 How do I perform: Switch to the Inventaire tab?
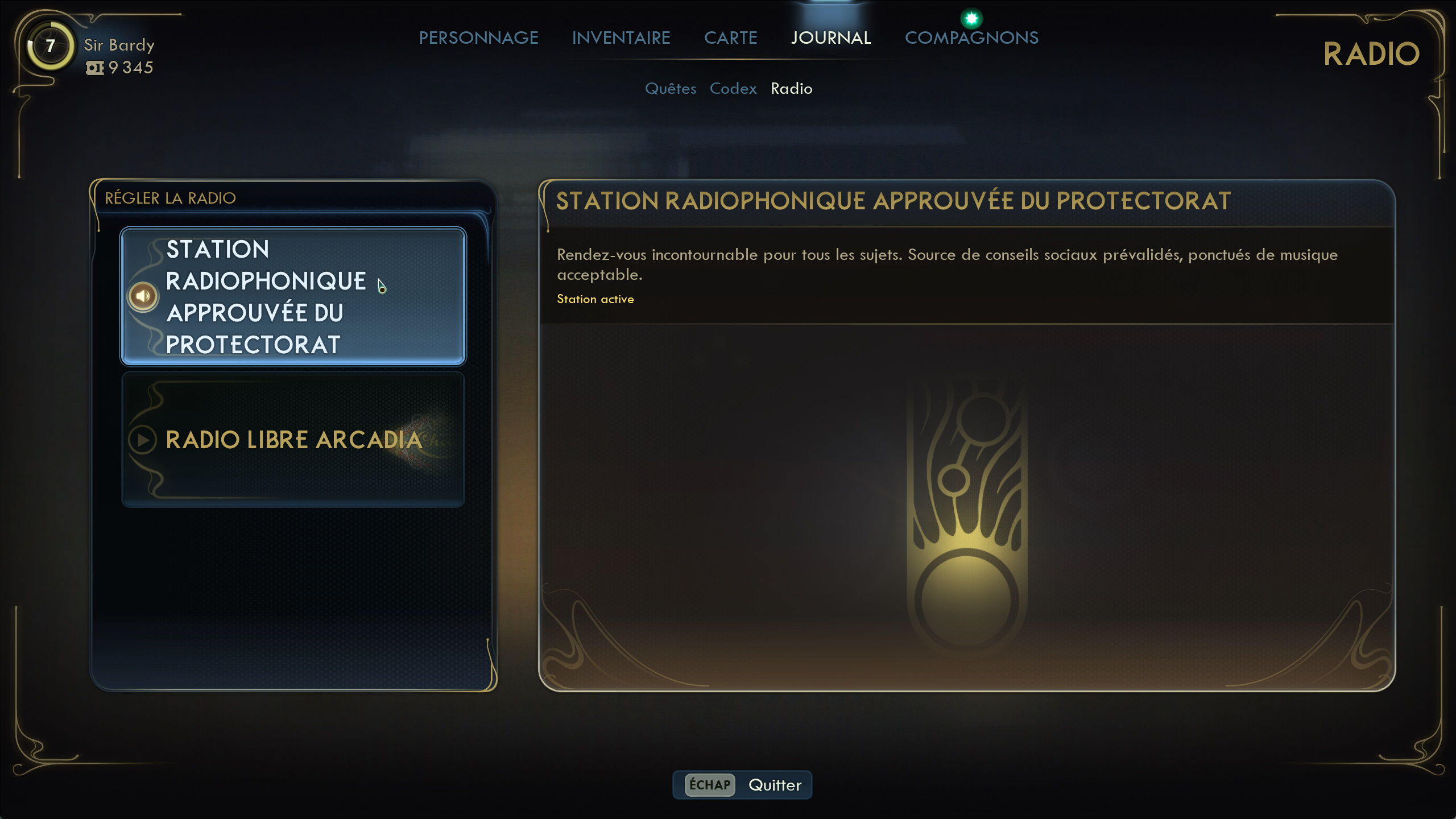(x=621, y=38)
